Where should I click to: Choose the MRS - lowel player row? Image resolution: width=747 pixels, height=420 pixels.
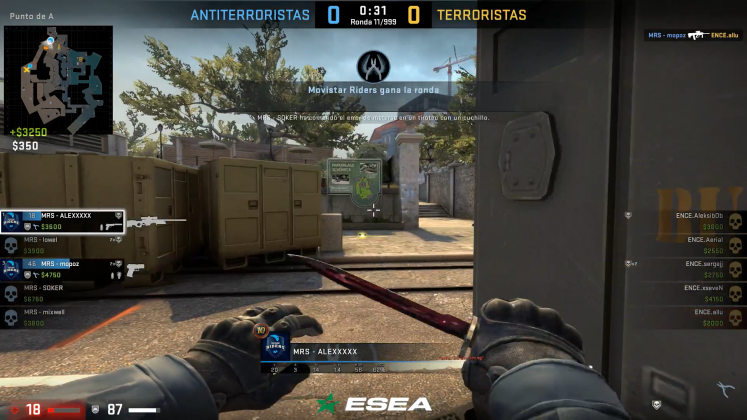(x=62, y=245)
